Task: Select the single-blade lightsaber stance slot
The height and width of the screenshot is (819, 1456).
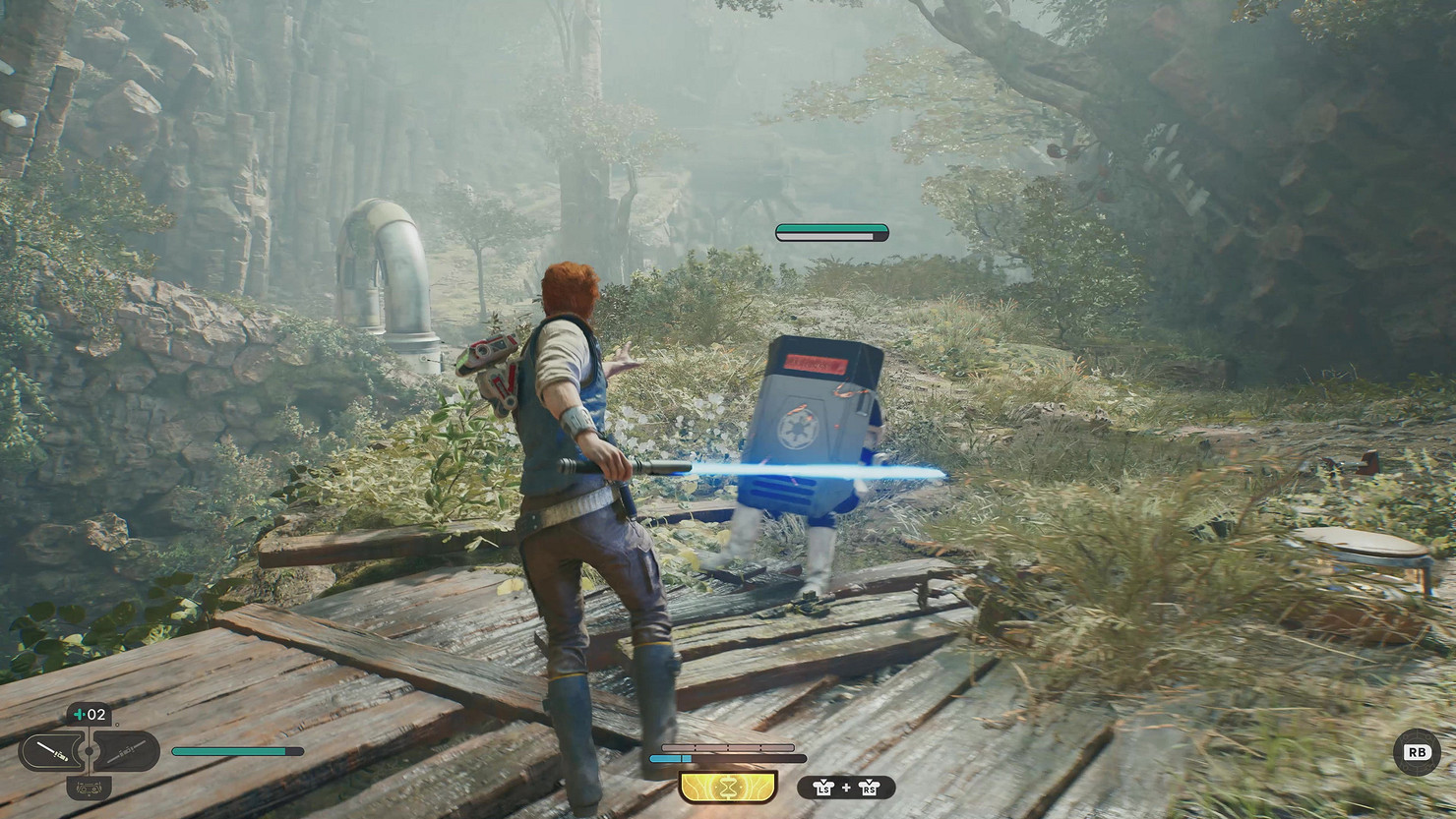Action: click(51, 752)
